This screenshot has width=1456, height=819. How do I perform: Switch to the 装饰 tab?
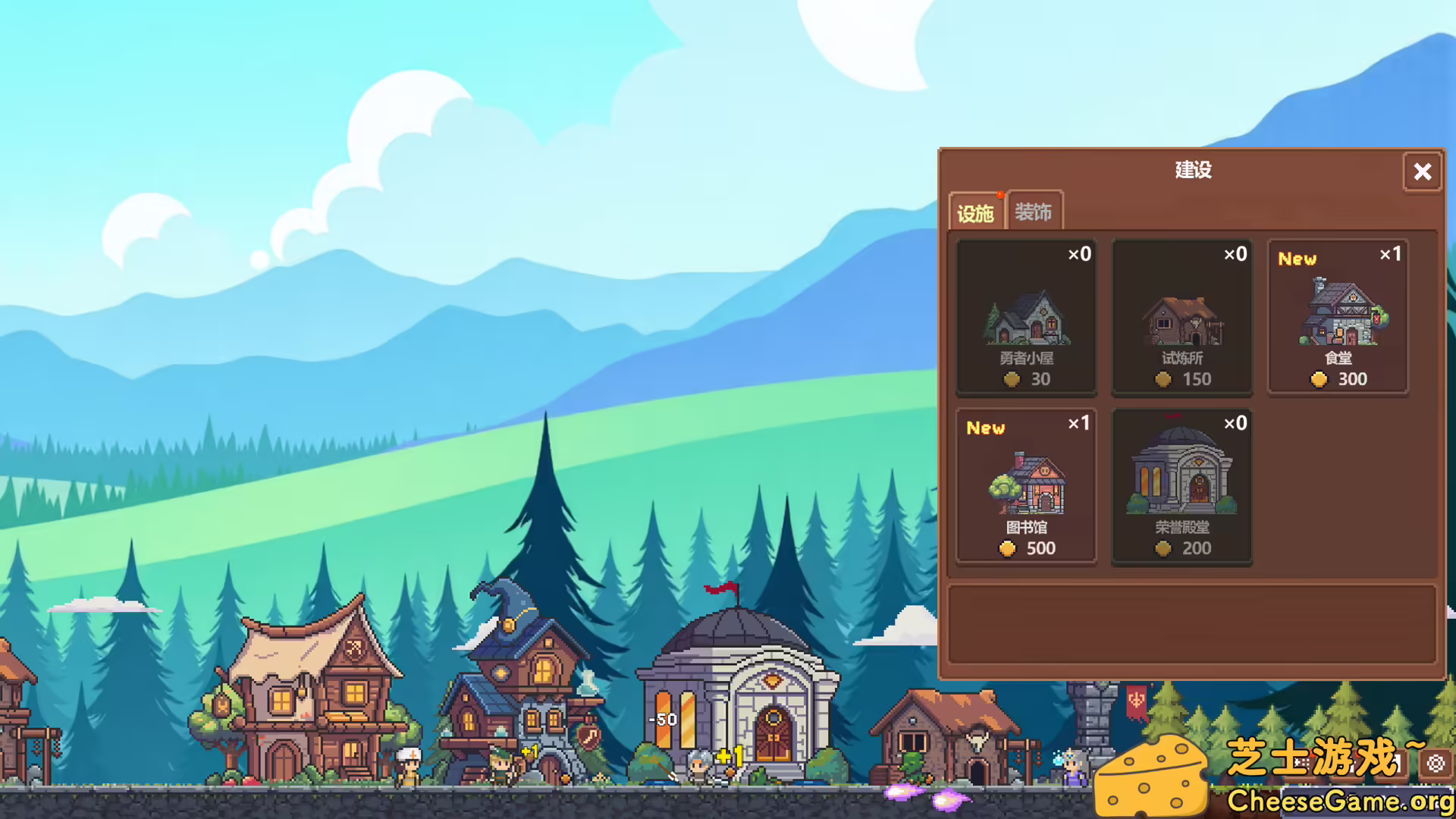1034,214
